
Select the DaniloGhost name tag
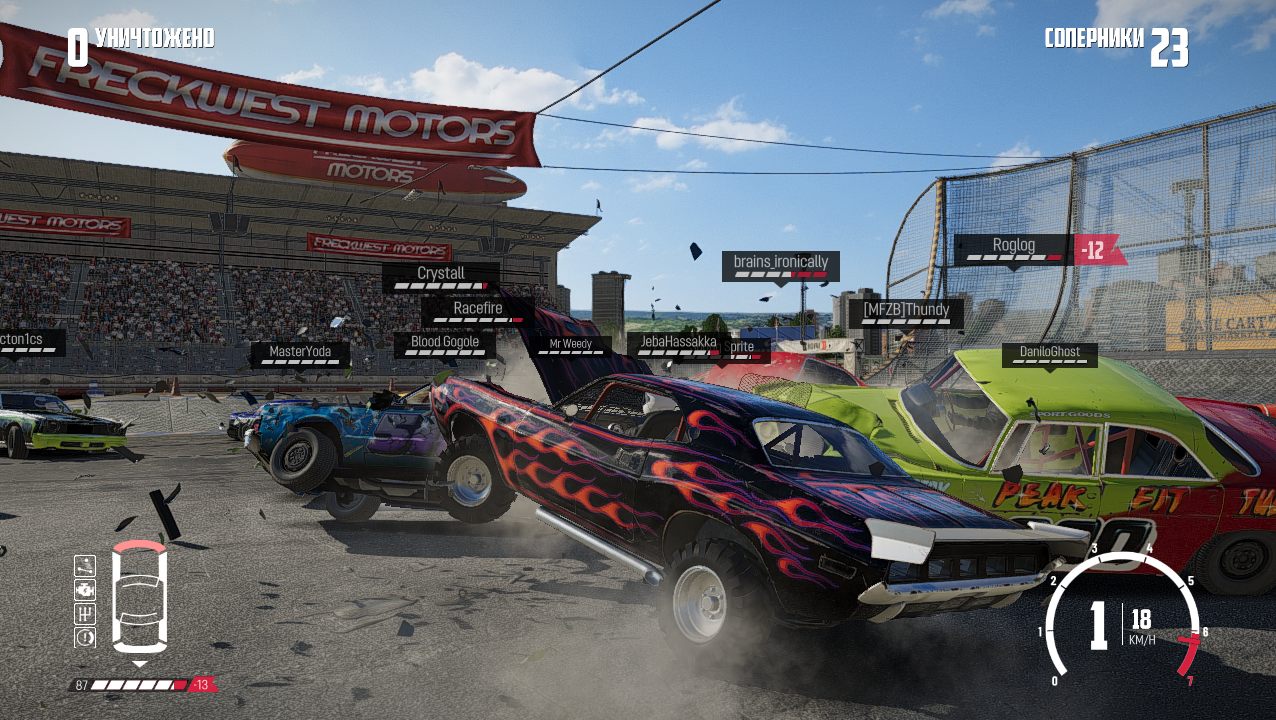(1049, 355)
